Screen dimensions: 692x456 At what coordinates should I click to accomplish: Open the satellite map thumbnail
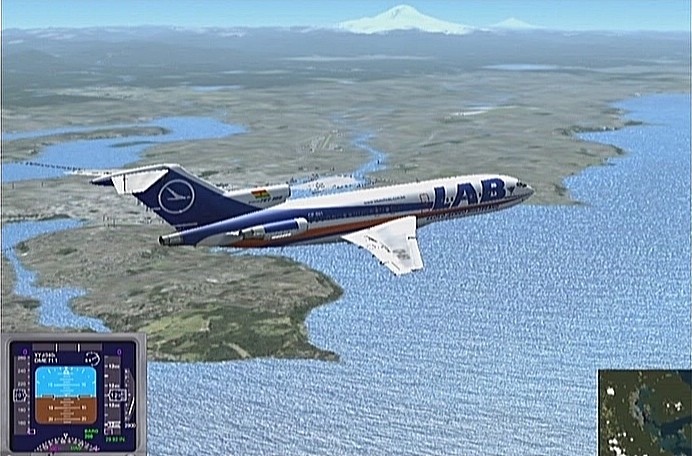pyautogui.click(x=644, y=412)
